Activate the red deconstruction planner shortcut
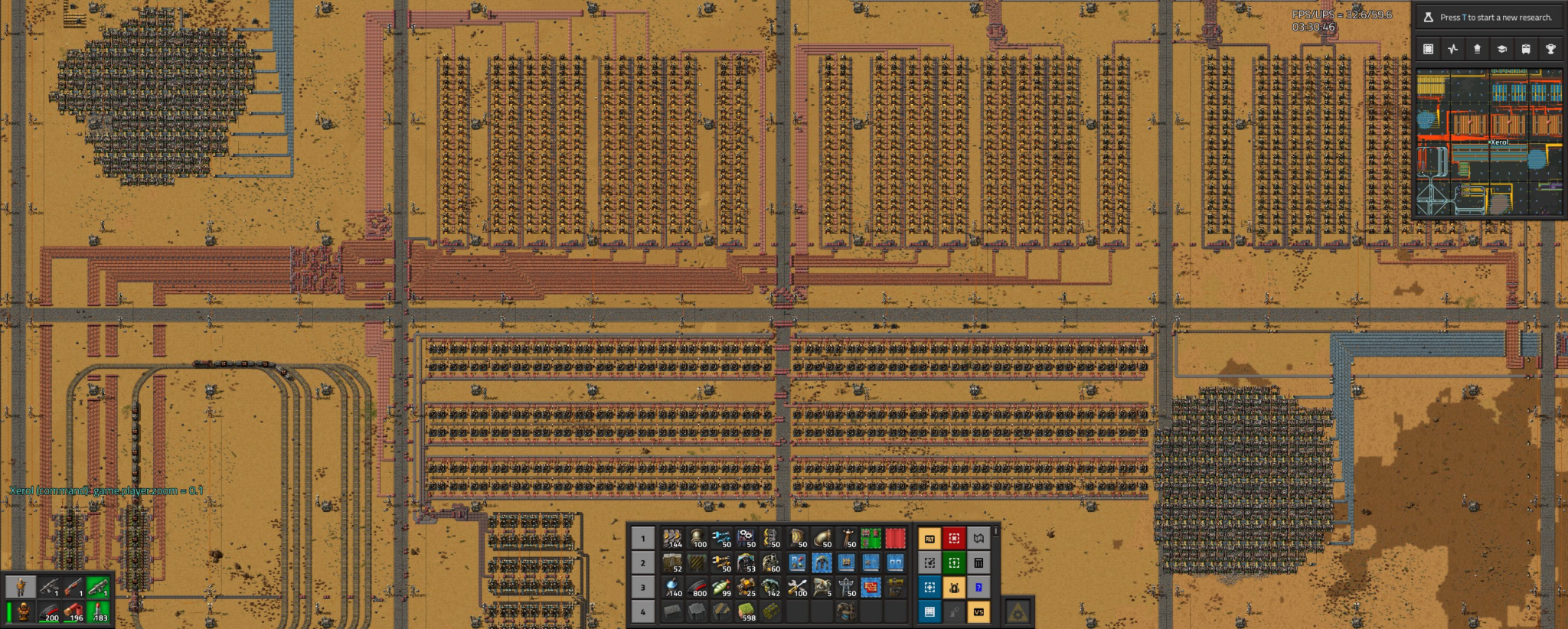 tap(954, 537)
